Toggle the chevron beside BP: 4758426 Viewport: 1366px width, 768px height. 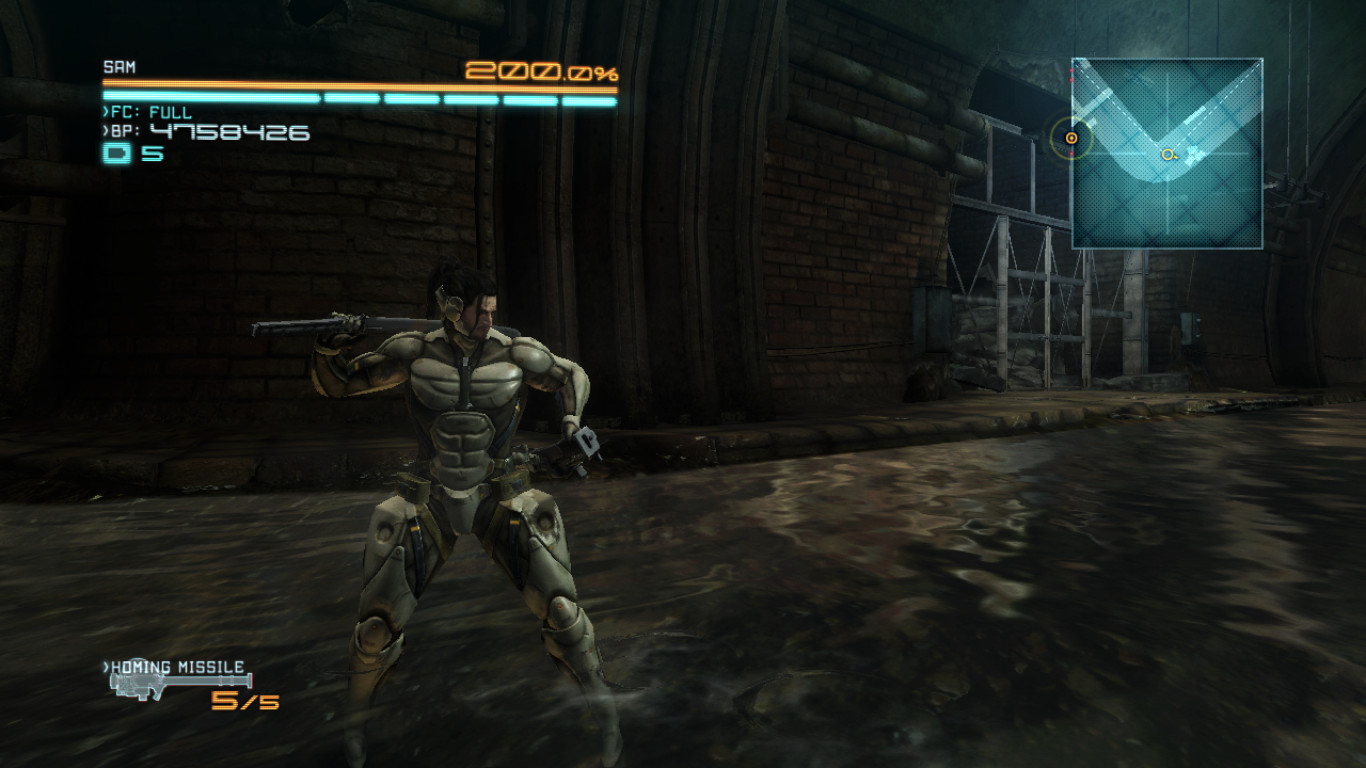[107, 133]
